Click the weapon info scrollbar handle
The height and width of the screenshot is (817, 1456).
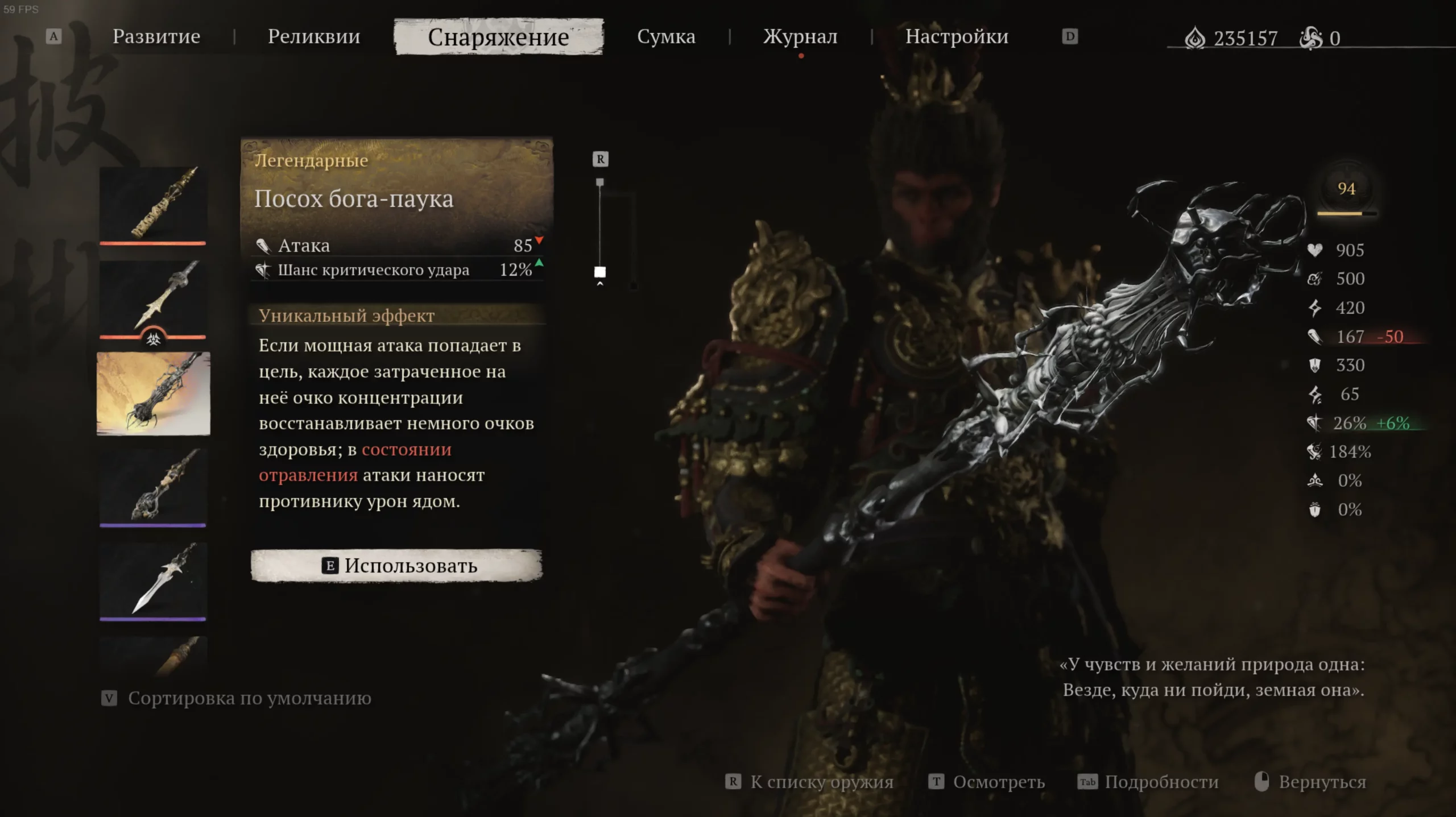coord(600,272)
